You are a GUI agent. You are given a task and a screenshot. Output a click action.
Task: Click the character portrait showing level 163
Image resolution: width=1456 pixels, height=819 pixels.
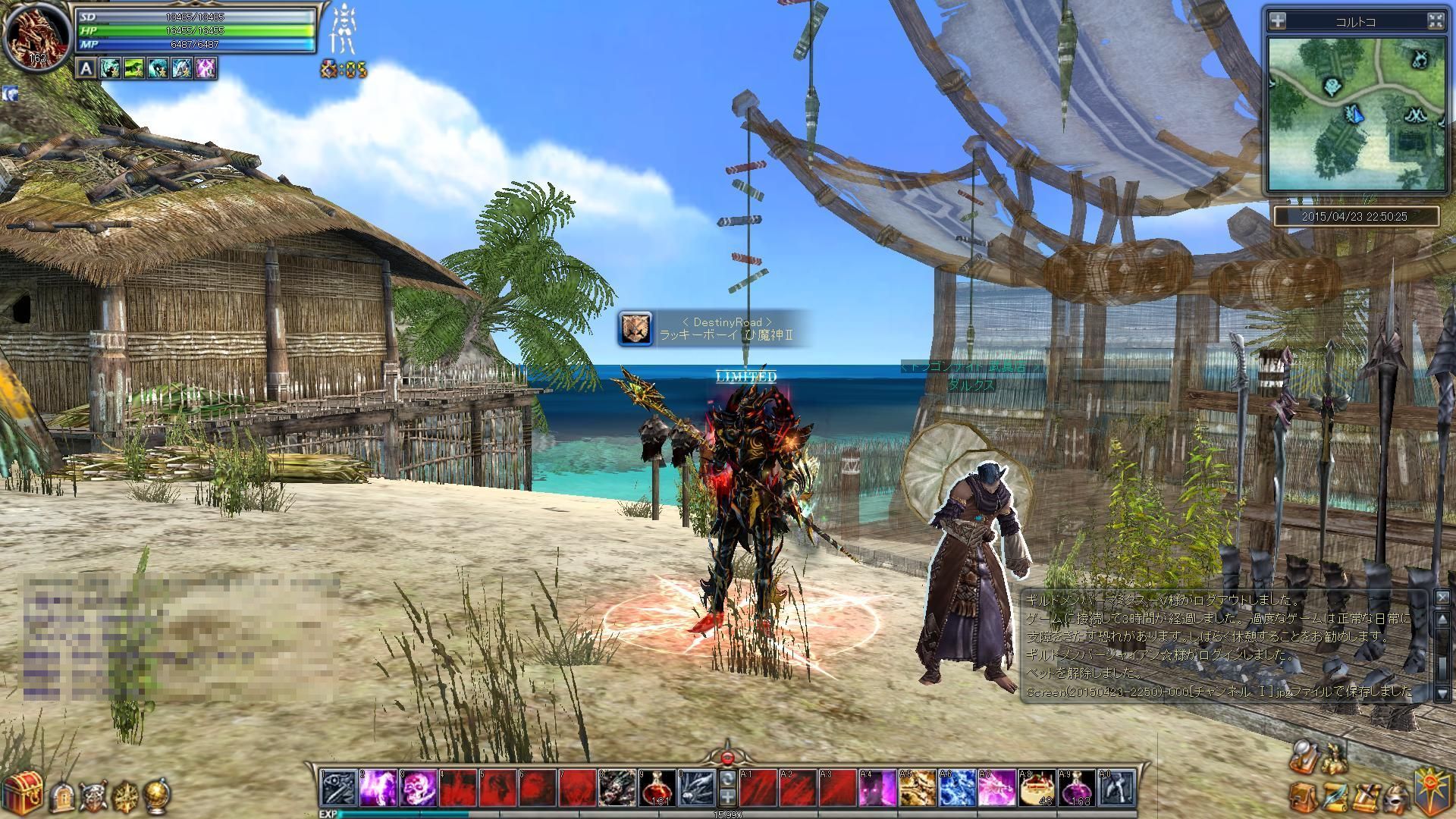[x=36, y=36]
